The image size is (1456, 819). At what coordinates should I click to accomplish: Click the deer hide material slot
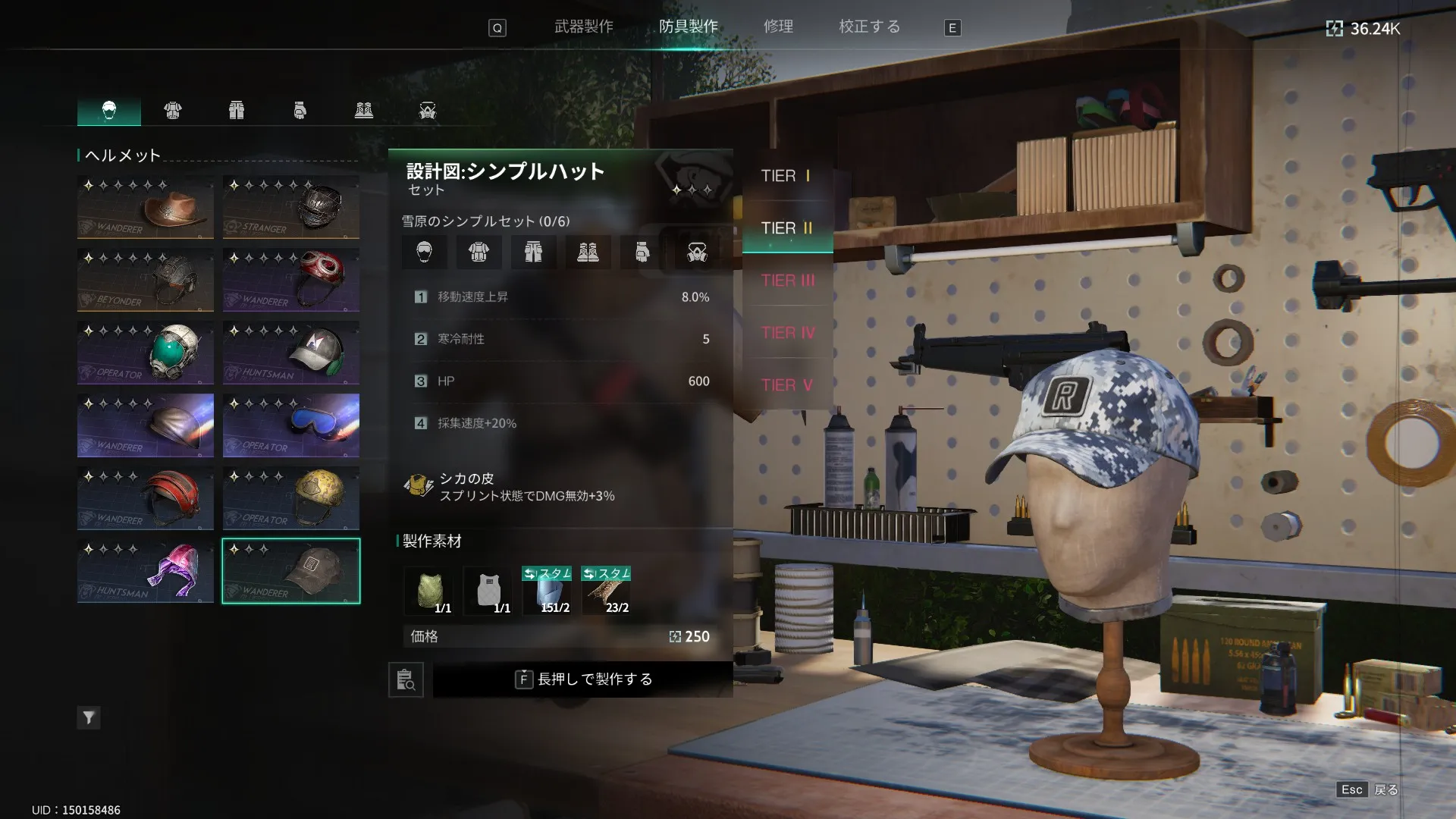(x=608, y=591)
